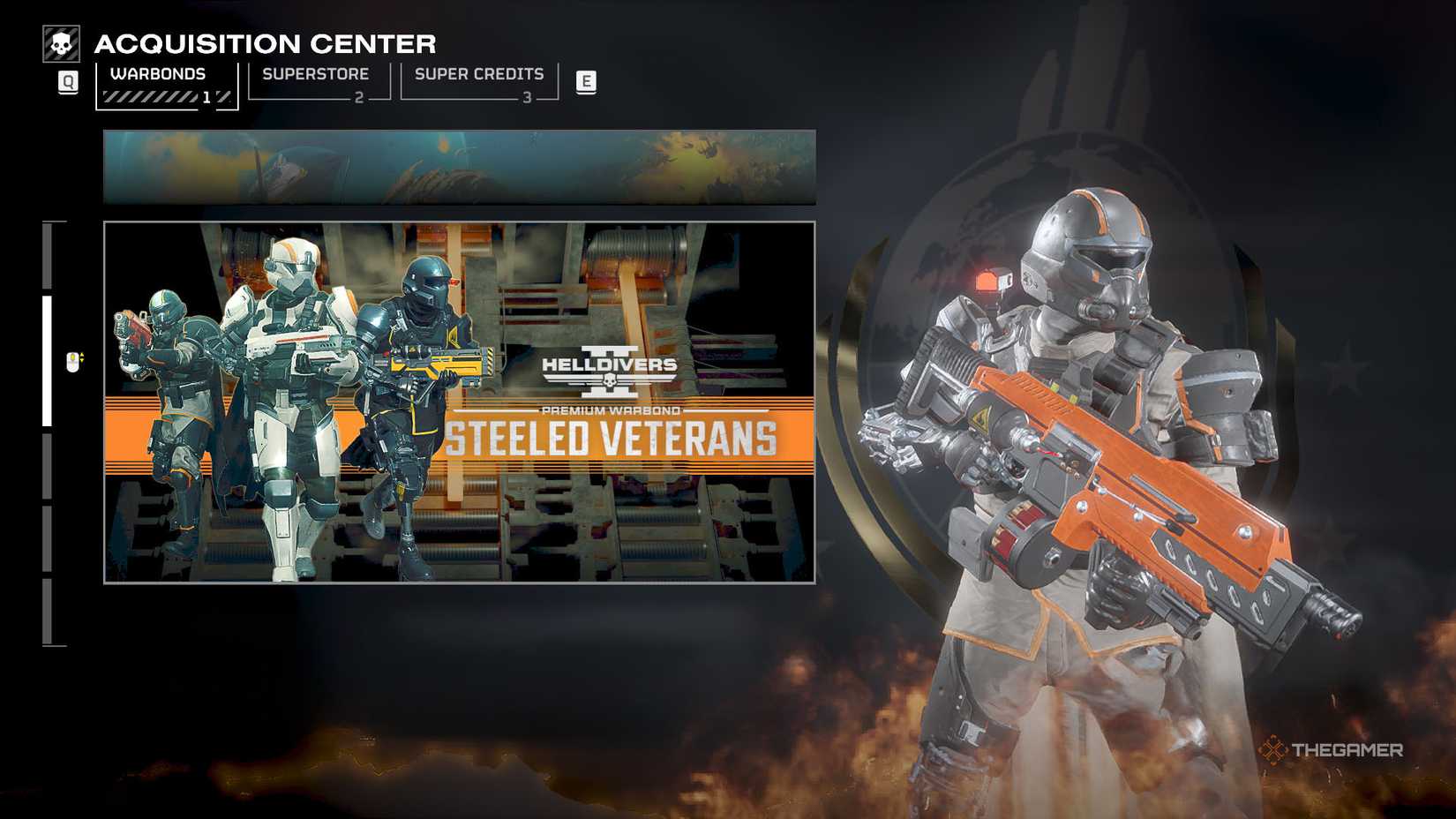
Task: Click the Q key prompt icon
Action: pos(67,82)
